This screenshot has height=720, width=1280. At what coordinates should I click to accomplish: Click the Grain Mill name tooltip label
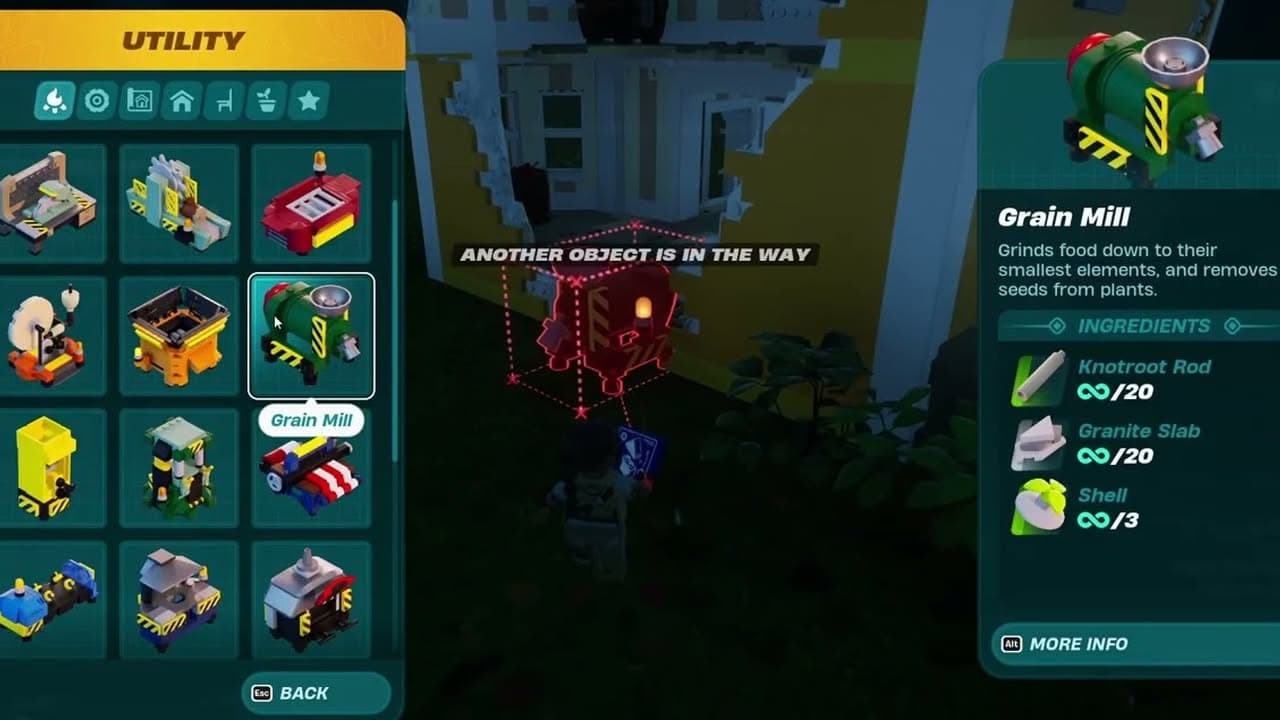tap(311, 420)
